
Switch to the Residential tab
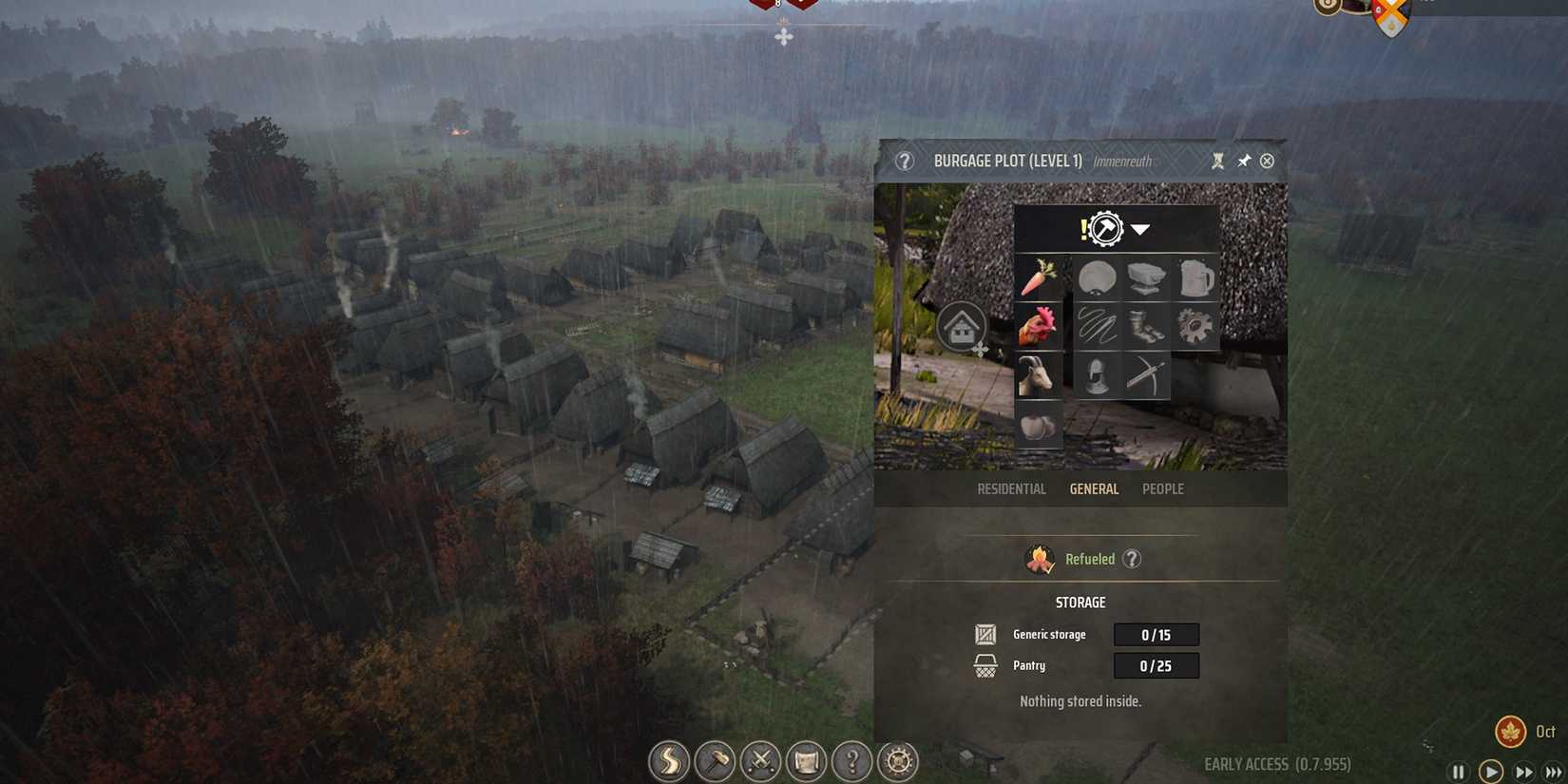coord(1011,489)
